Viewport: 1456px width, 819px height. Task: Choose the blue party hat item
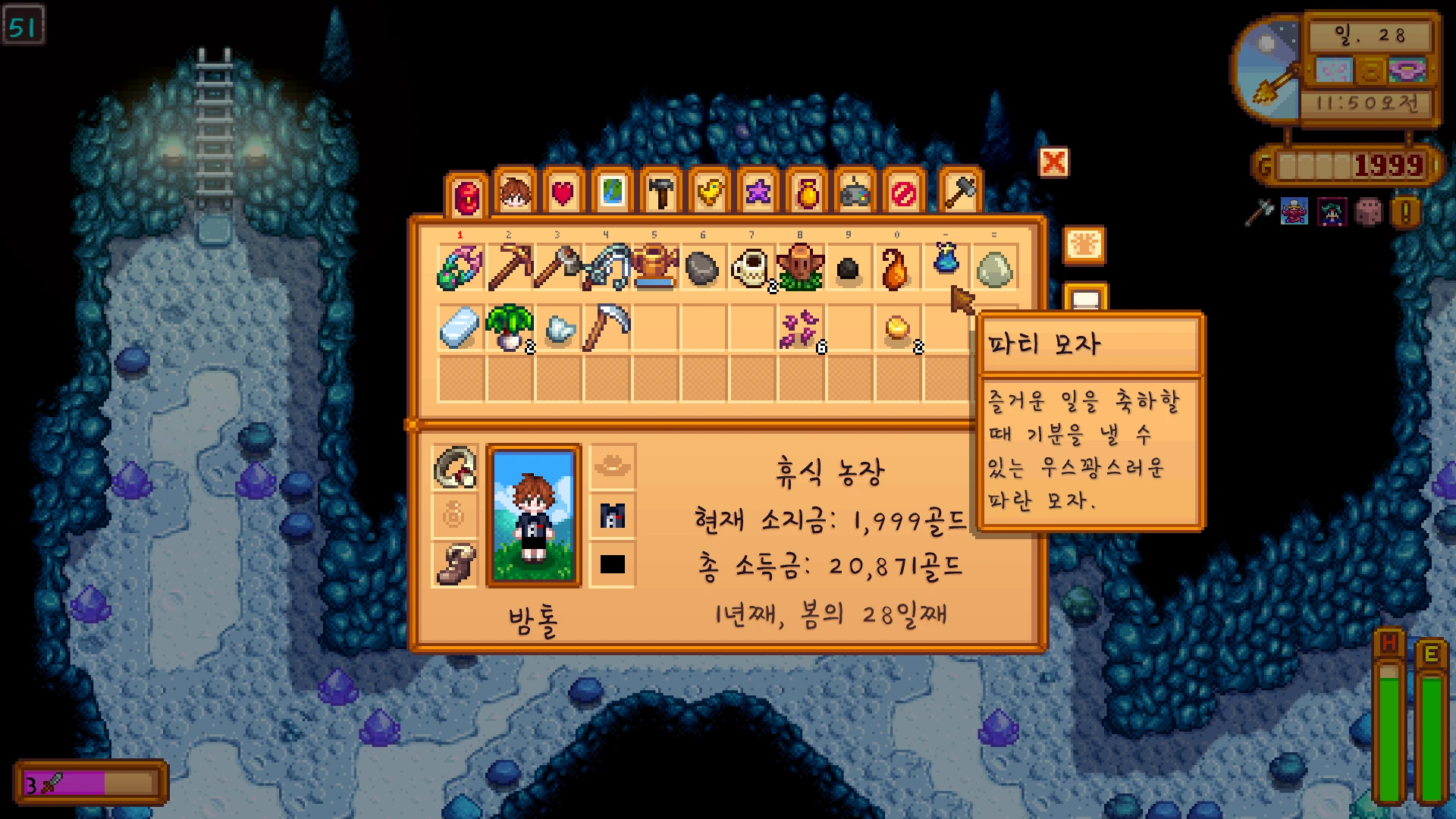[945, 259]
